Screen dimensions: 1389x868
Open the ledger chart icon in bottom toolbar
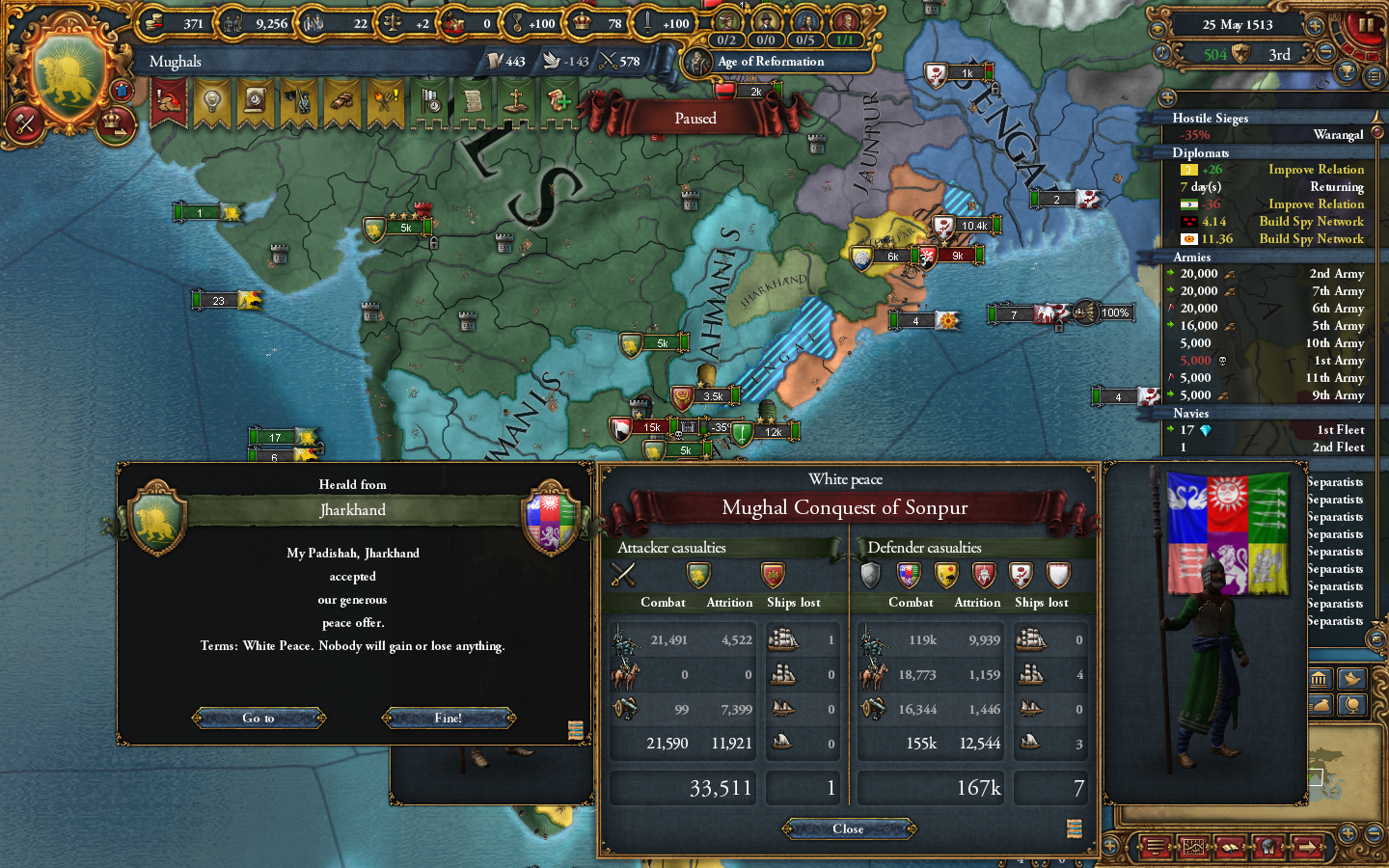(1193, 846)
